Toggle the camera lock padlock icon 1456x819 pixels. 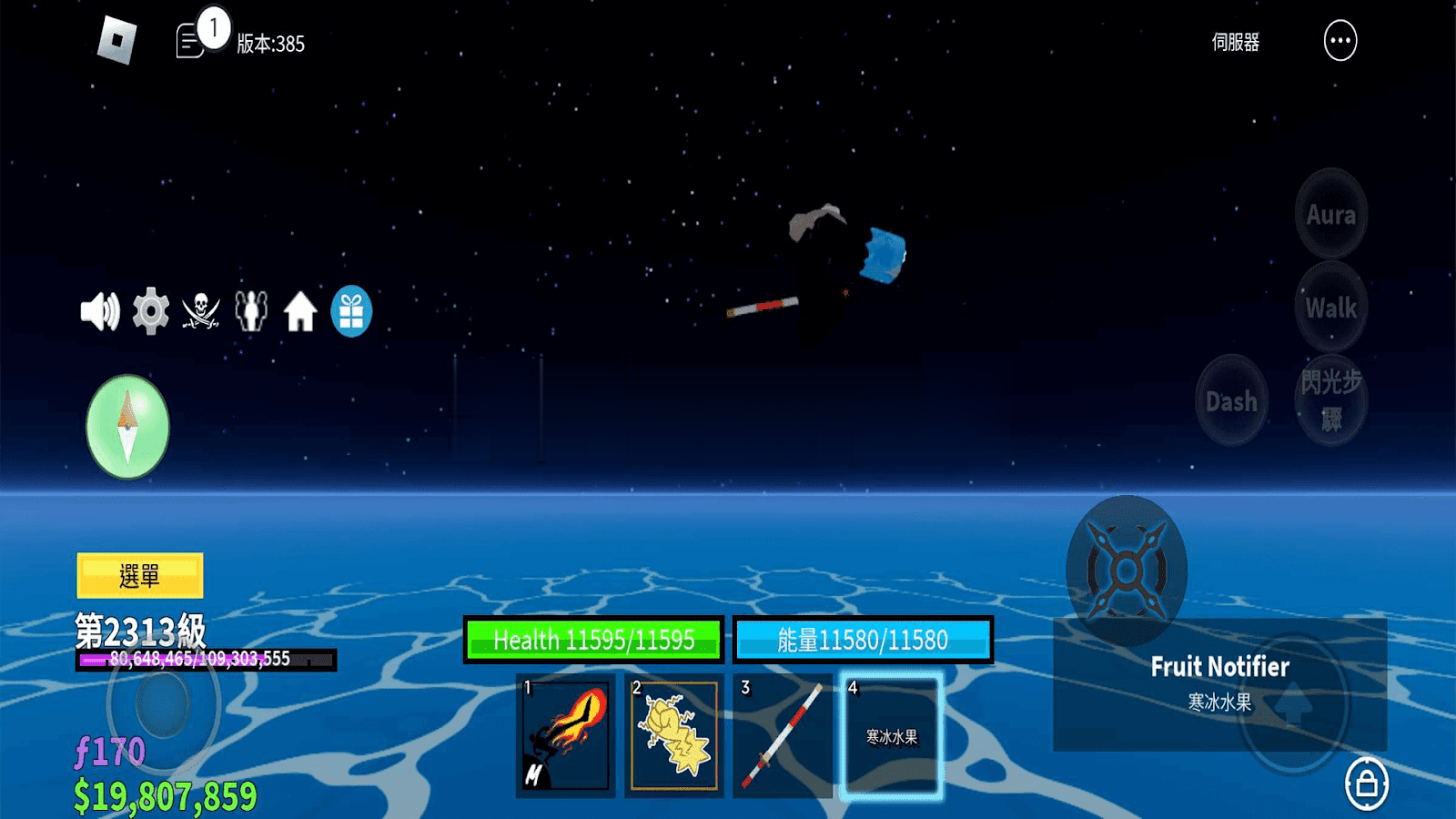point(1366,784)
